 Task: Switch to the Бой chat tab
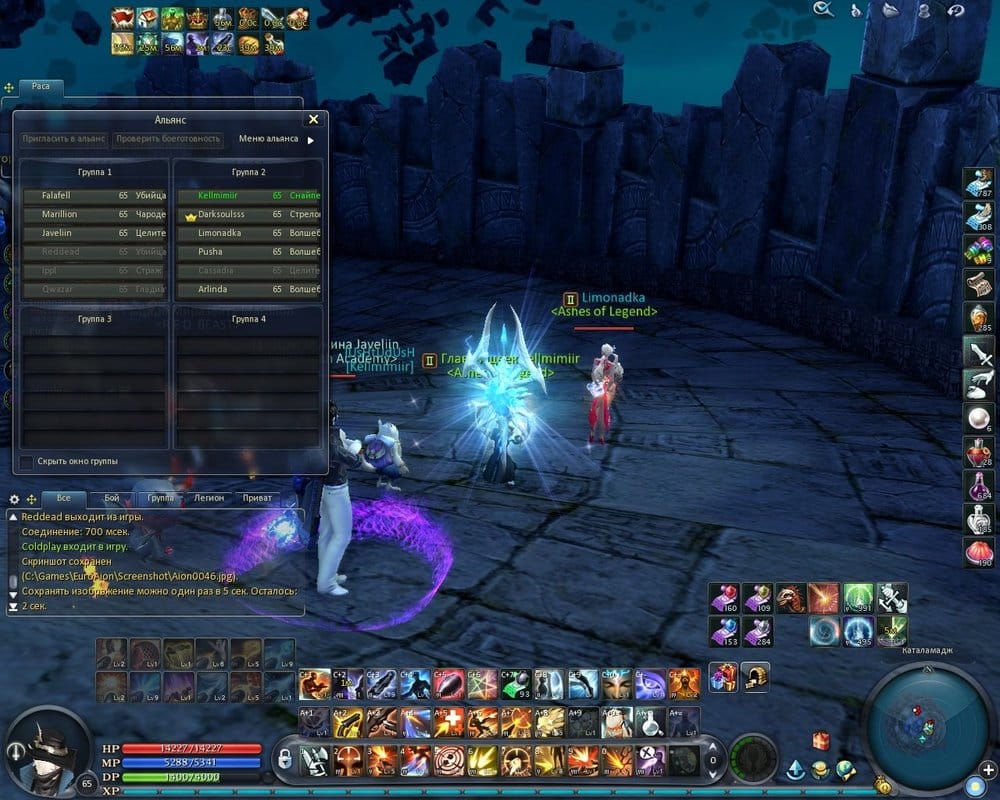pyautogui.click(x=111, y=497)
